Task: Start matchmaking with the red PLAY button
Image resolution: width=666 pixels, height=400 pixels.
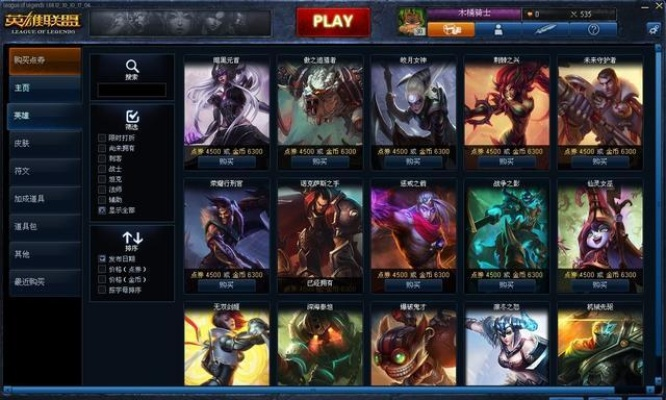Action: click(333, 20)
